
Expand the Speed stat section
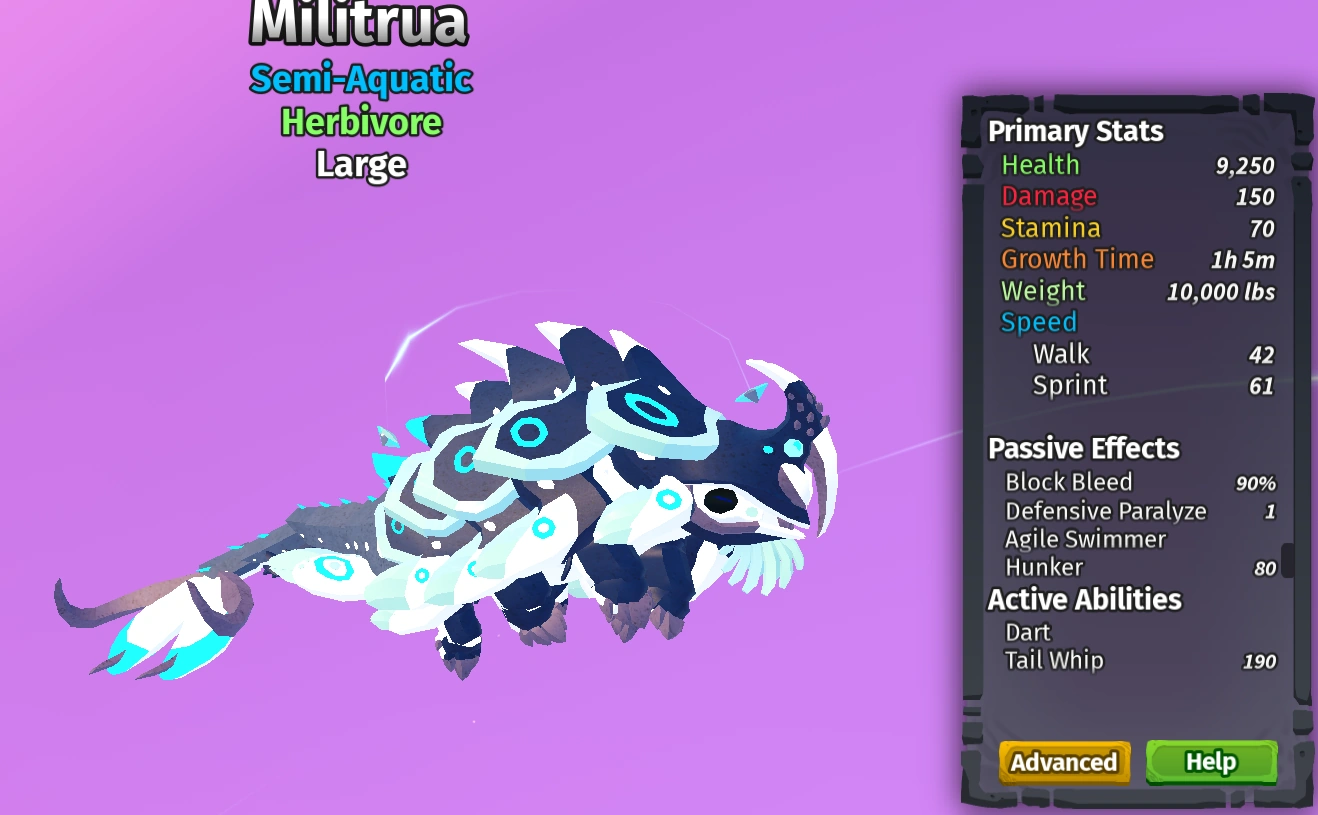[x=1038, y=322]
